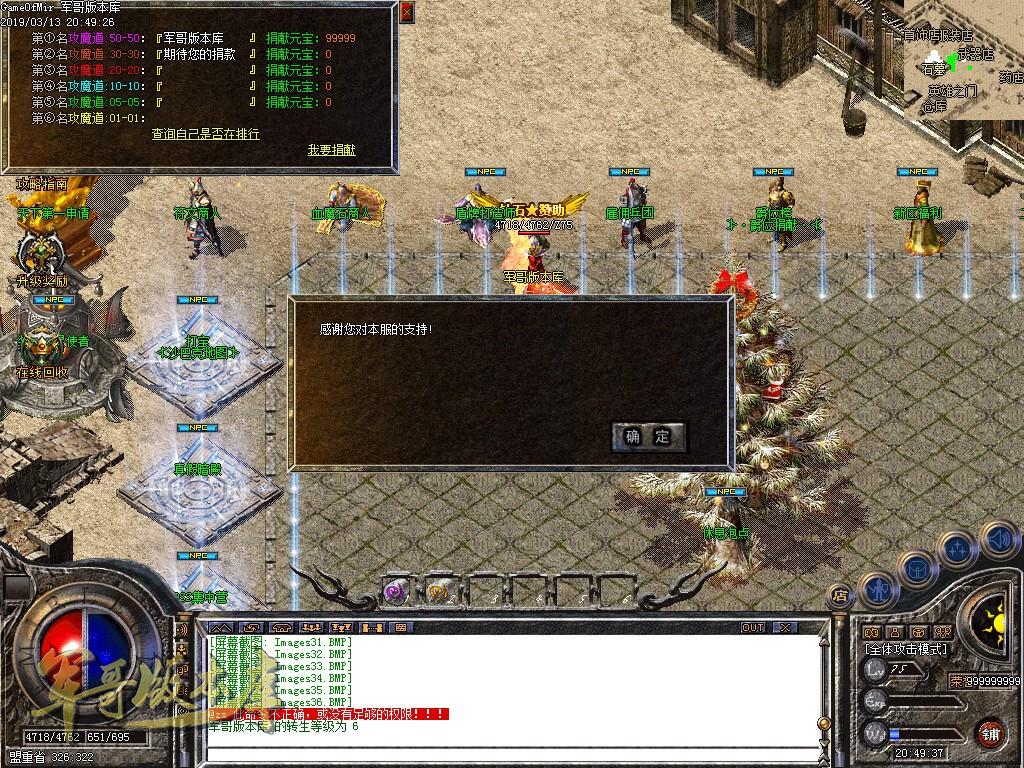Open the bag via the chest icon

tap(917, 567)
